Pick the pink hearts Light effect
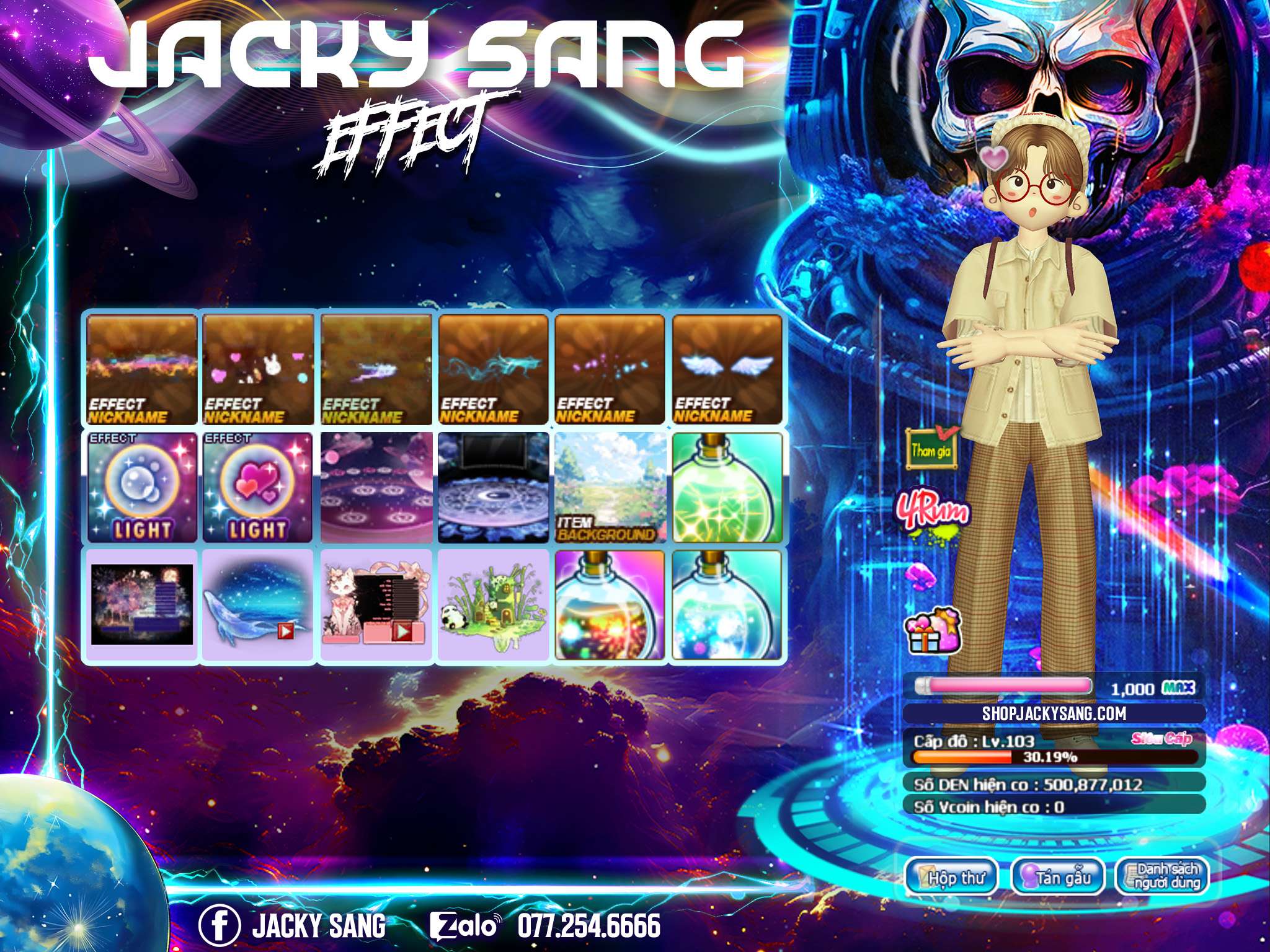This screenshot has height=952, width=1270. pyautogui.click(x=259, y=487)
